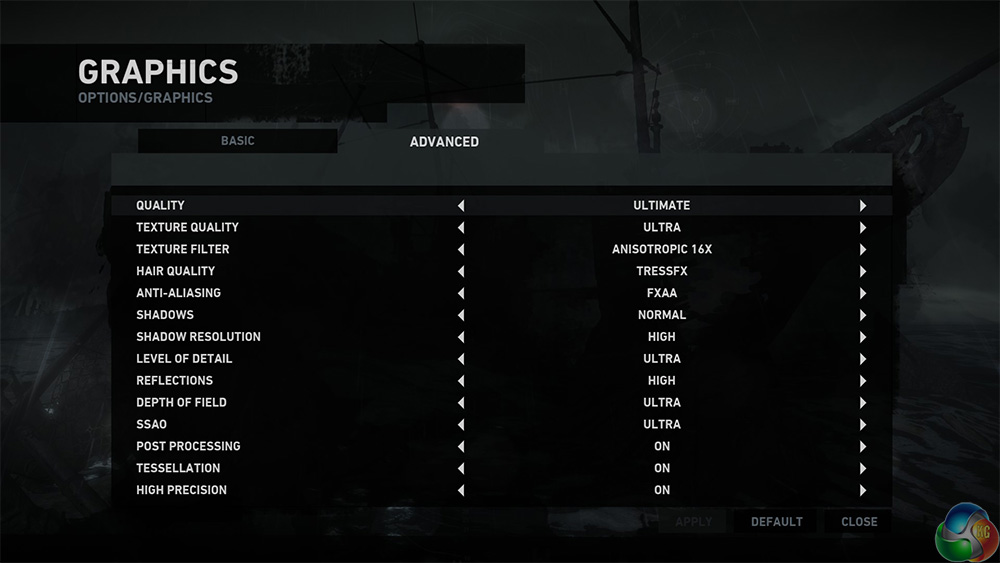Select the Hair Quality row label
The image size is (1000, 563).
tap(176, 271)
